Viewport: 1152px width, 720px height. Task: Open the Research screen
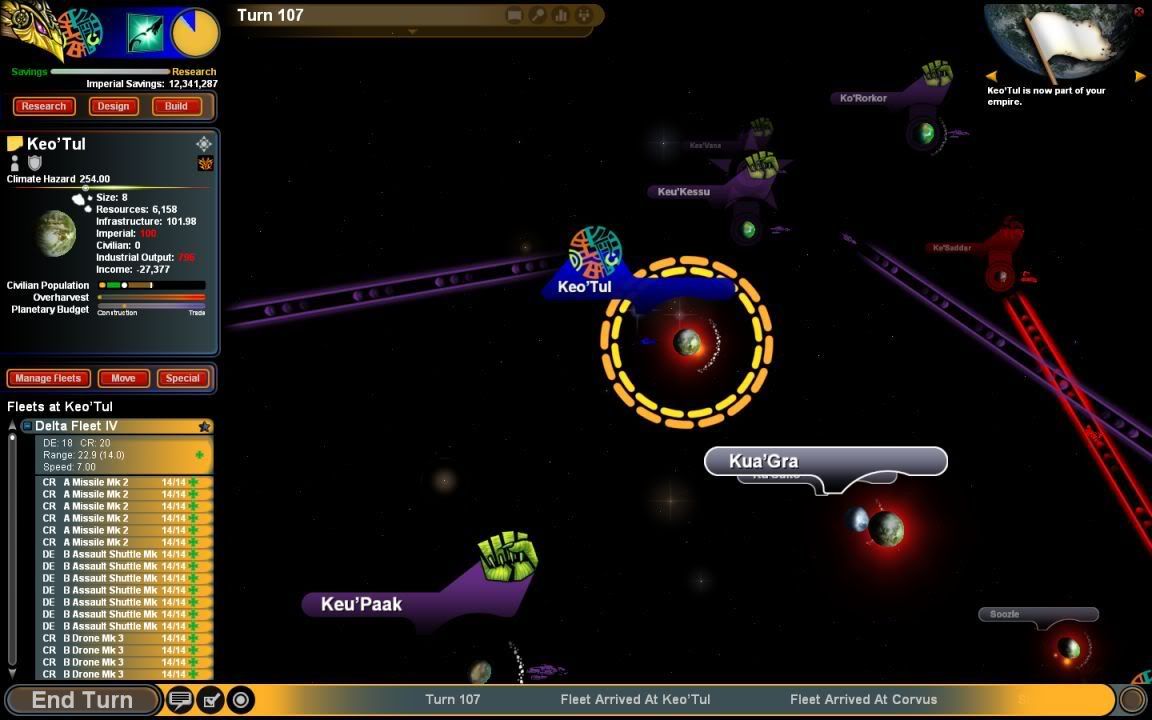43,106
